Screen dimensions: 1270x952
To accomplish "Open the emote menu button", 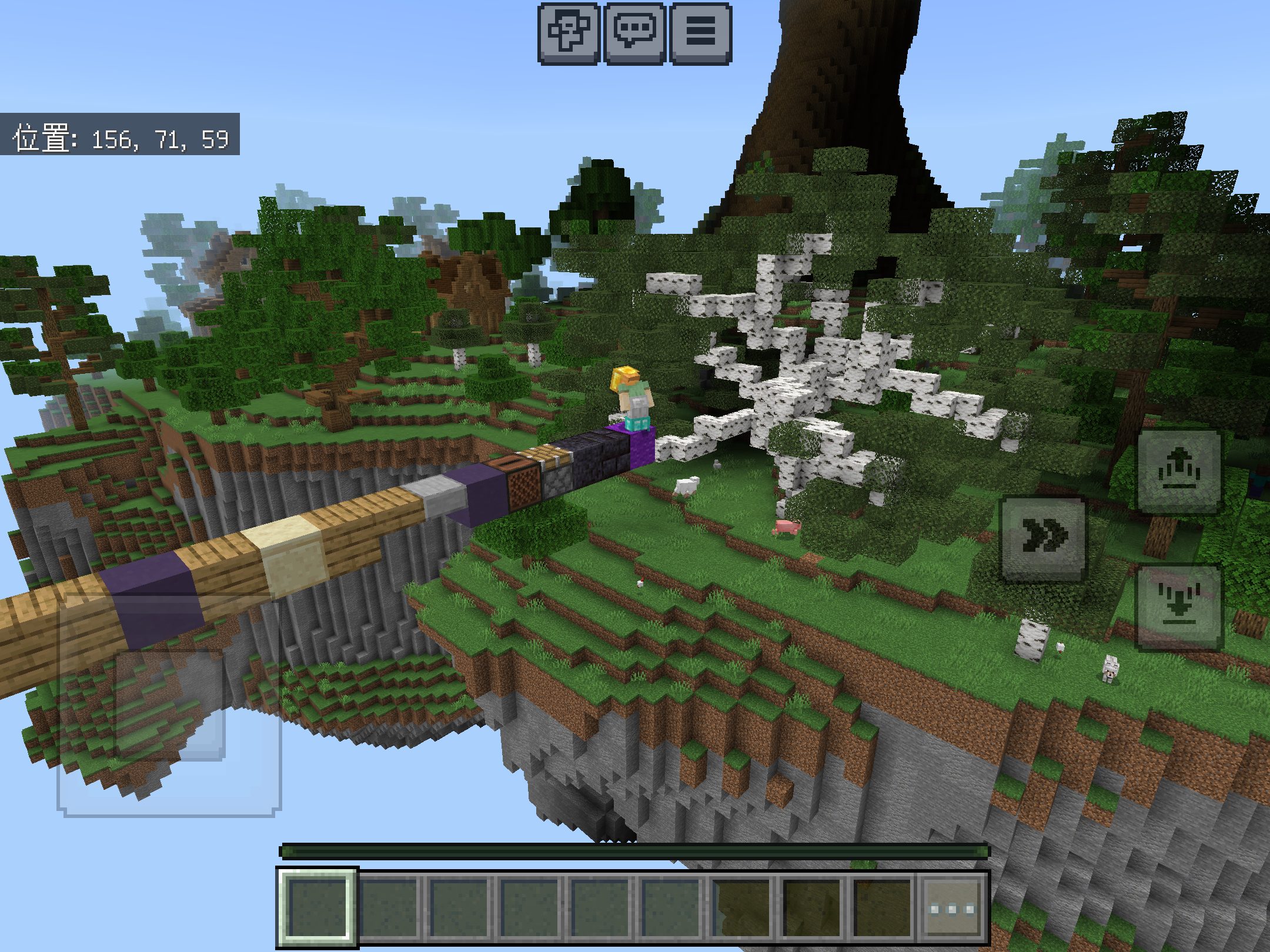I will point(569,32).
